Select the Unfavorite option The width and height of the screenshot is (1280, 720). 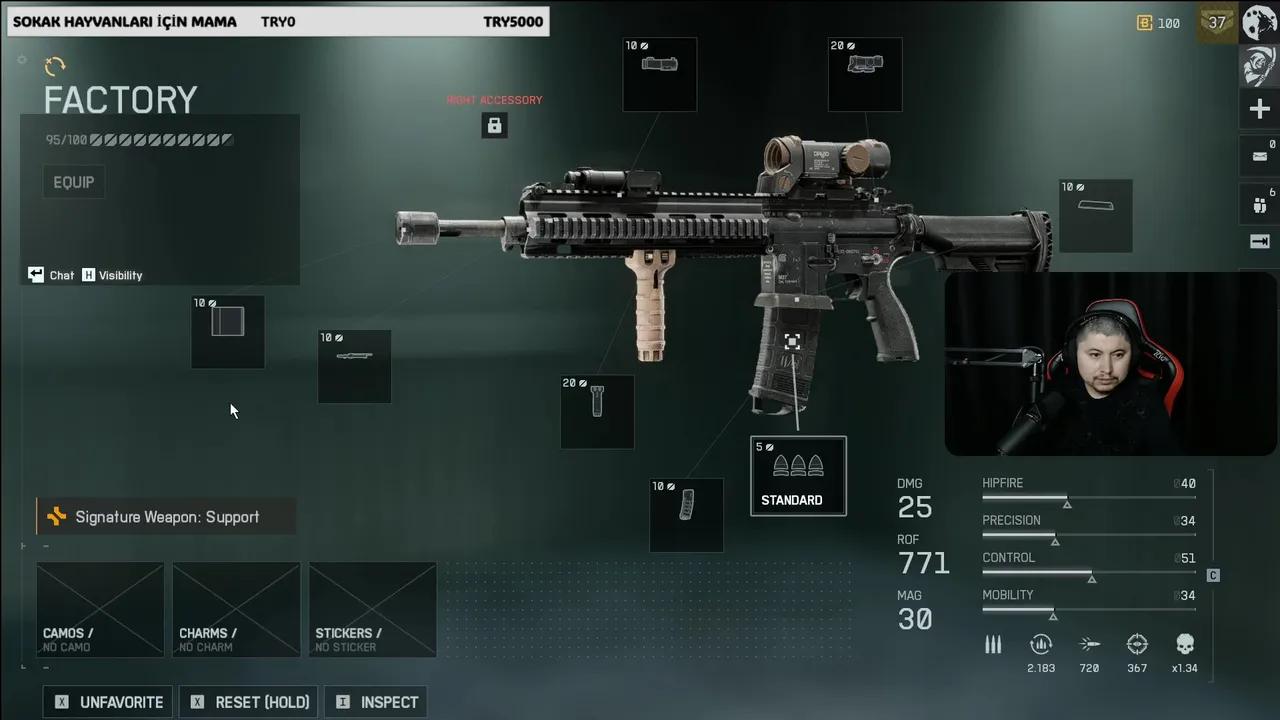coord(108,702)
